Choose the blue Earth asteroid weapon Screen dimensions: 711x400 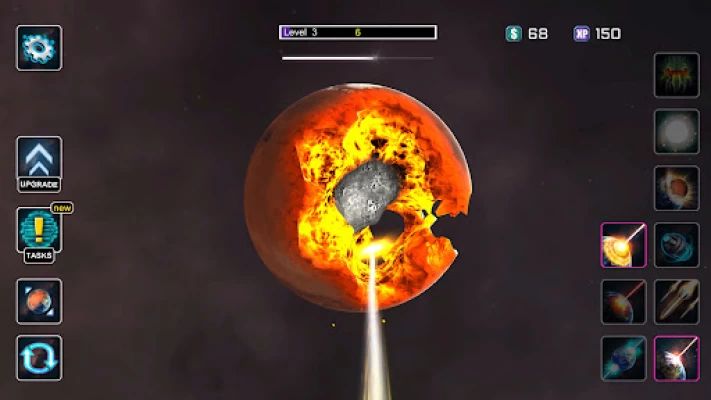623,358
